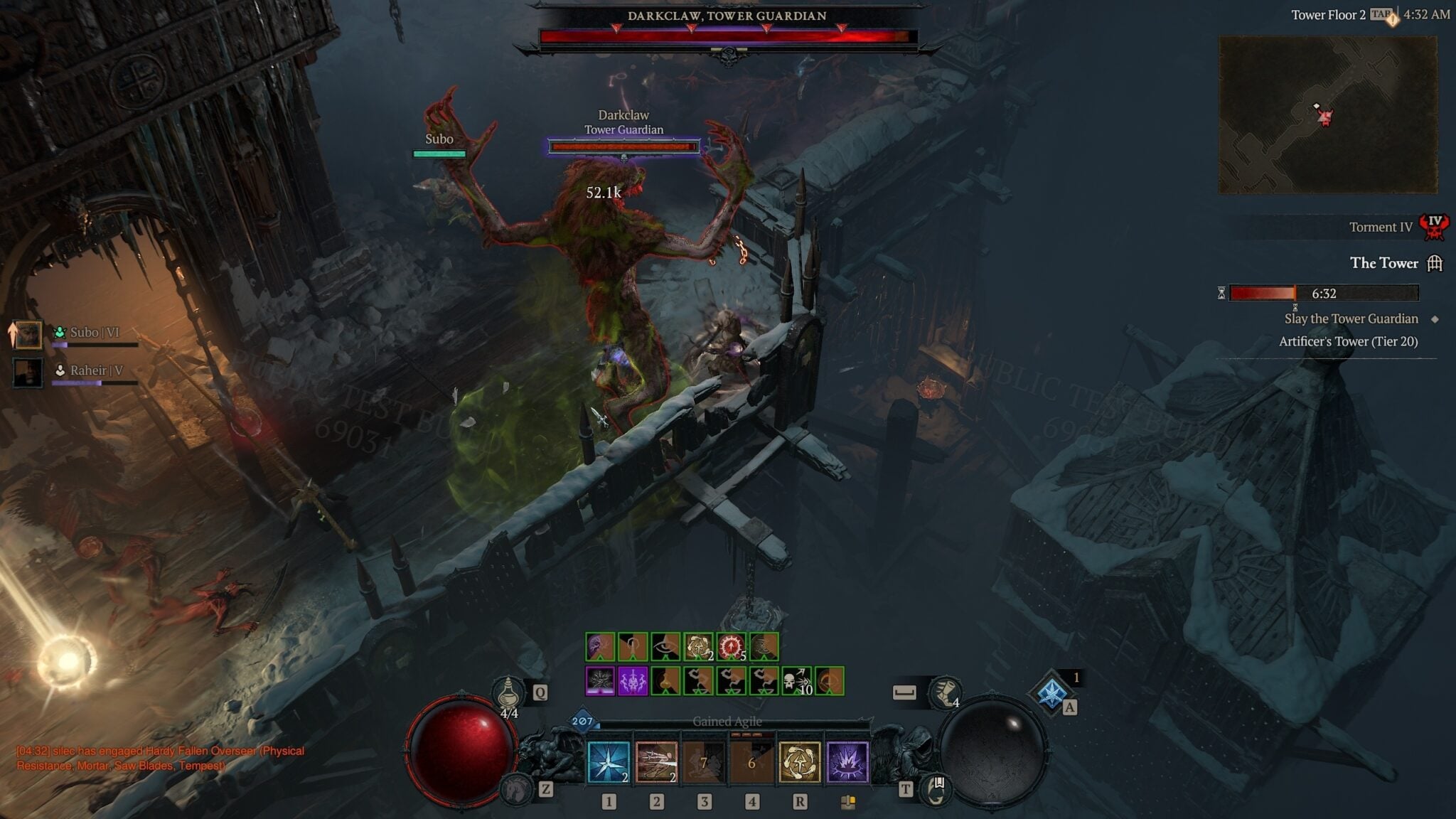Click The Tower gate icon
The image size is (1456, 819).
[x=1433, y=263]
